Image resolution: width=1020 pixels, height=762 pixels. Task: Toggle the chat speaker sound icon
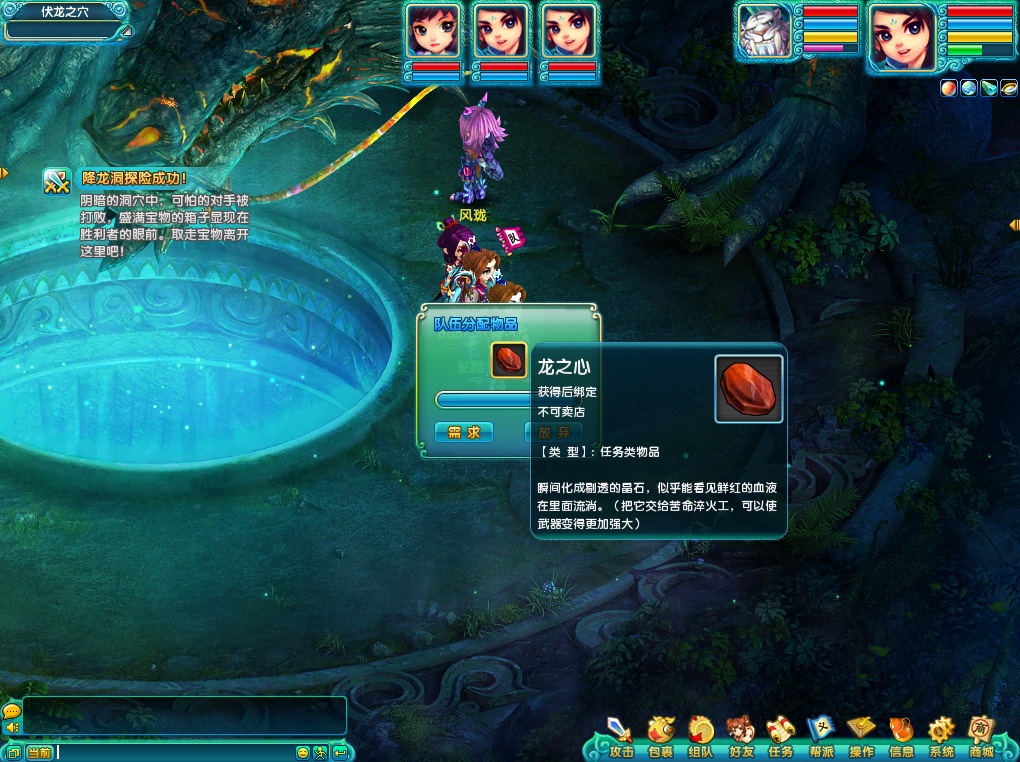[12, 727]
